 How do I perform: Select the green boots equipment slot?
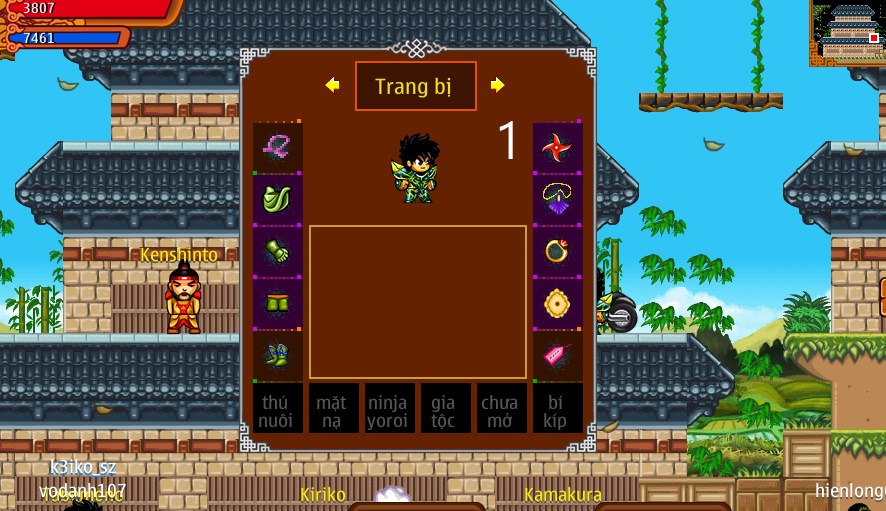(278, 356)
